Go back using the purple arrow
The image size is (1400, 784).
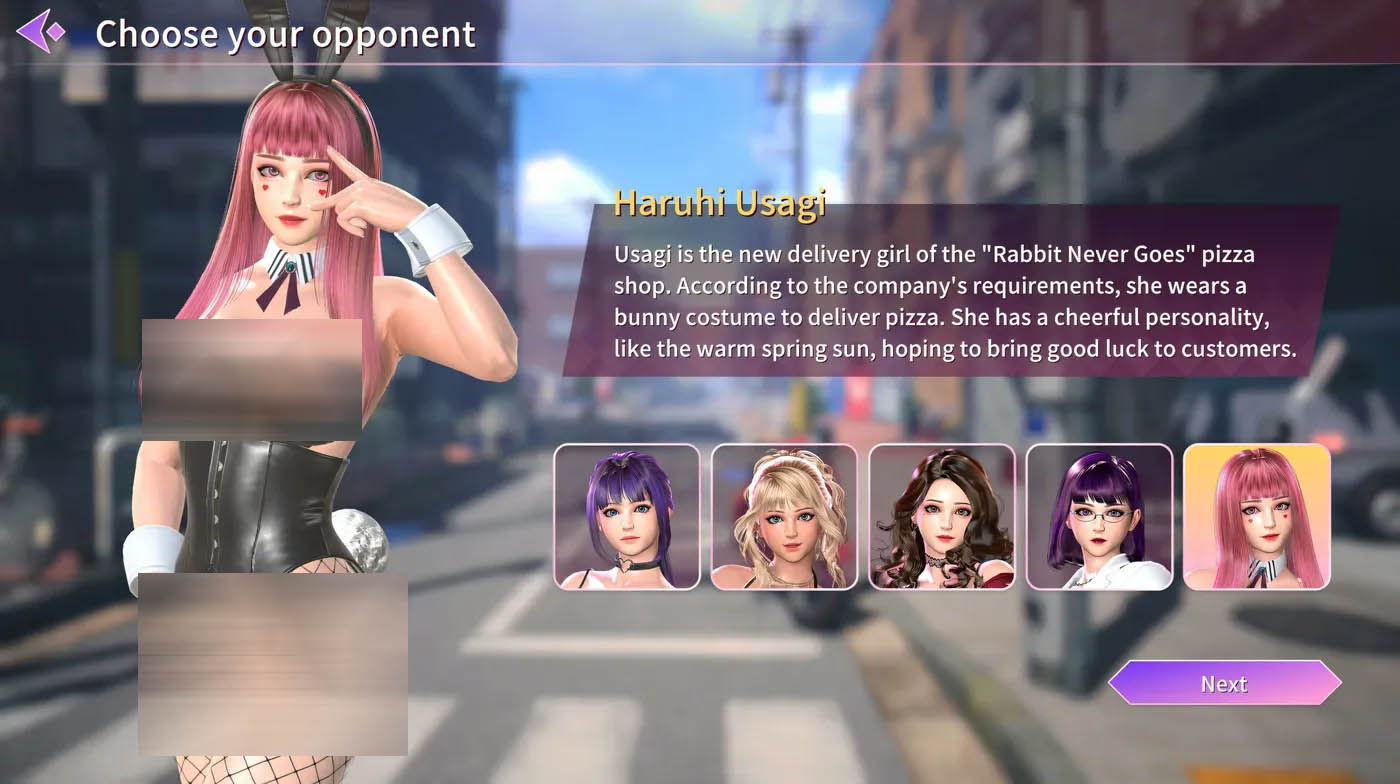[x=40, y=32]
